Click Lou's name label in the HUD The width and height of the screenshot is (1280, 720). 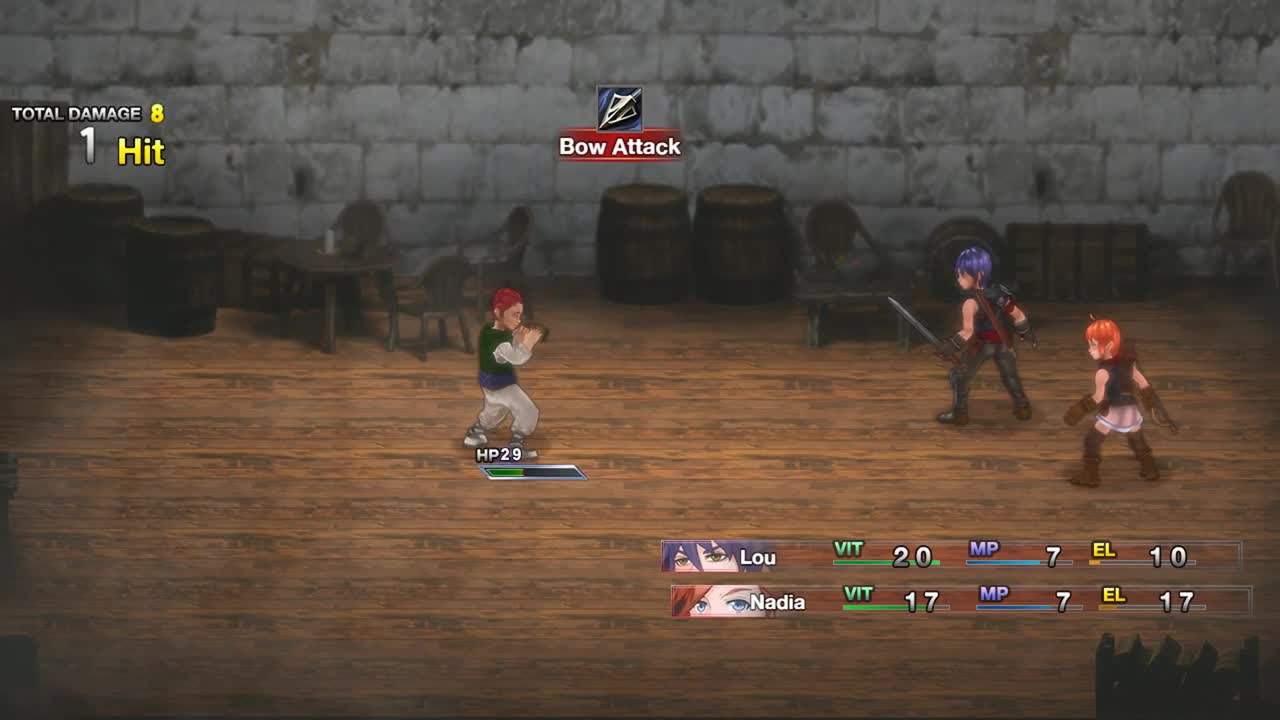click(760, 558)
